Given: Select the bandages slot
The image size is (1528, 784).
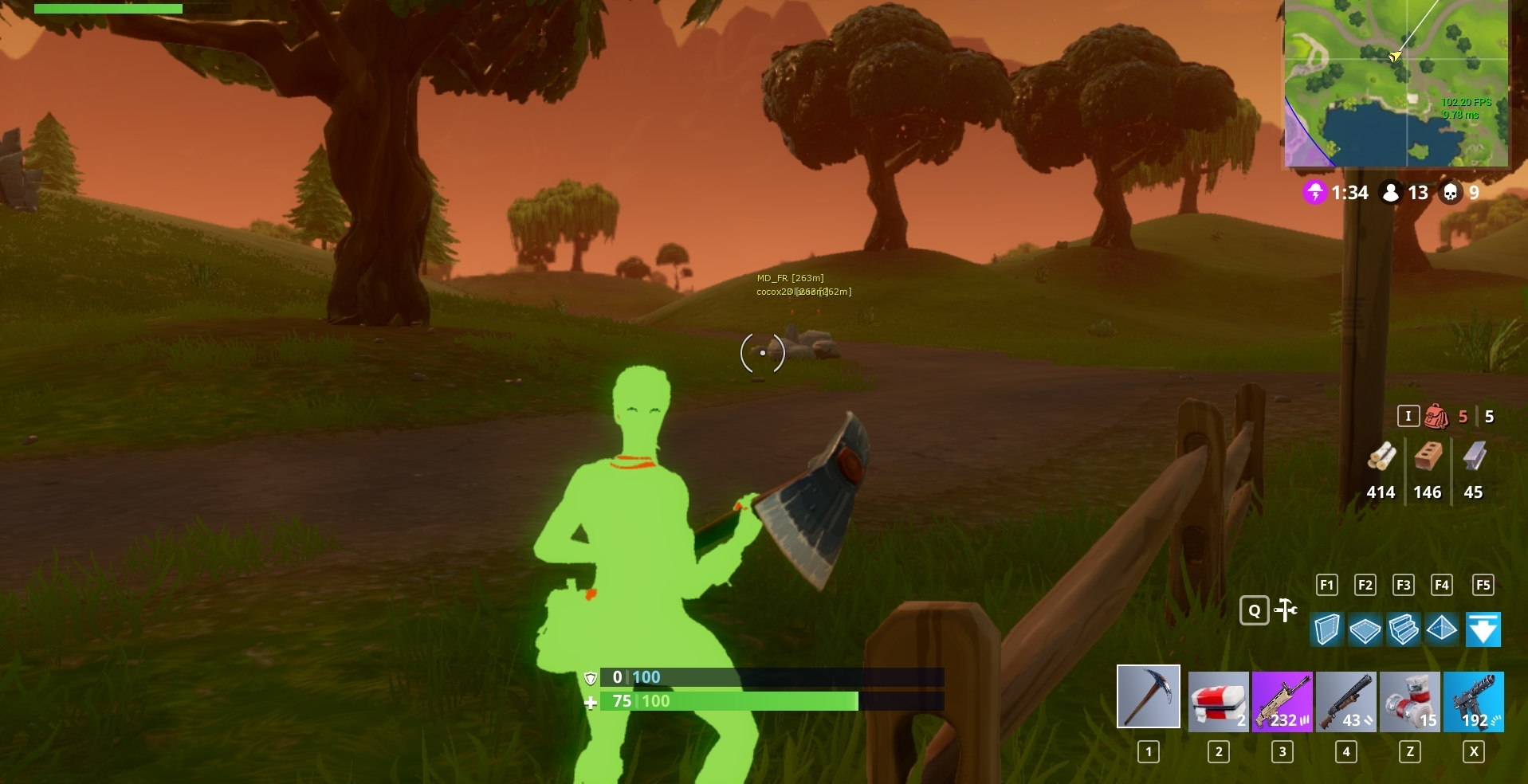Looking at the screenshot, I should click(x=1409, y=701).
